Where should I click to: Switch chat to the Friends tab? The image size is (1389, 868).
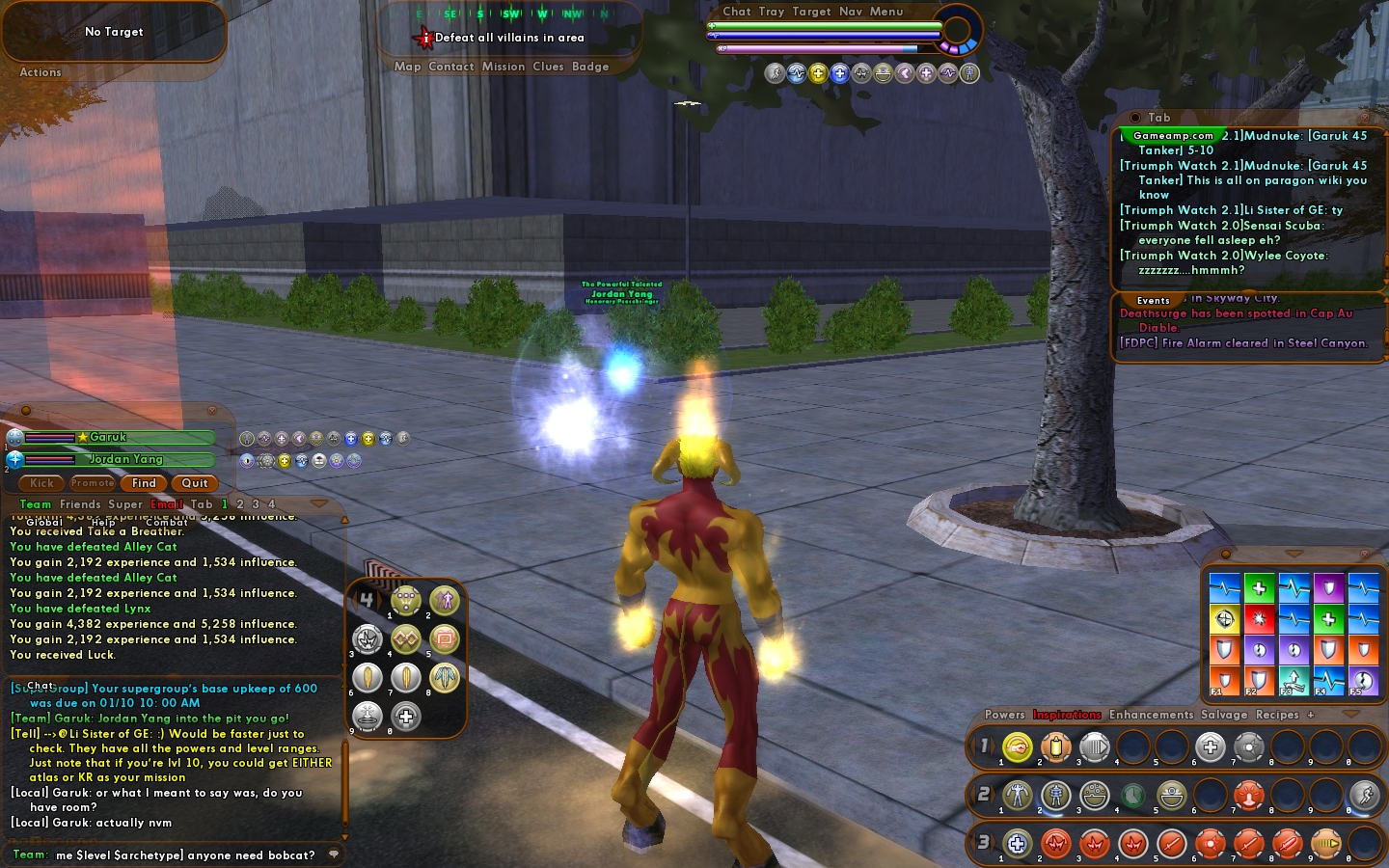click(80, 504)
